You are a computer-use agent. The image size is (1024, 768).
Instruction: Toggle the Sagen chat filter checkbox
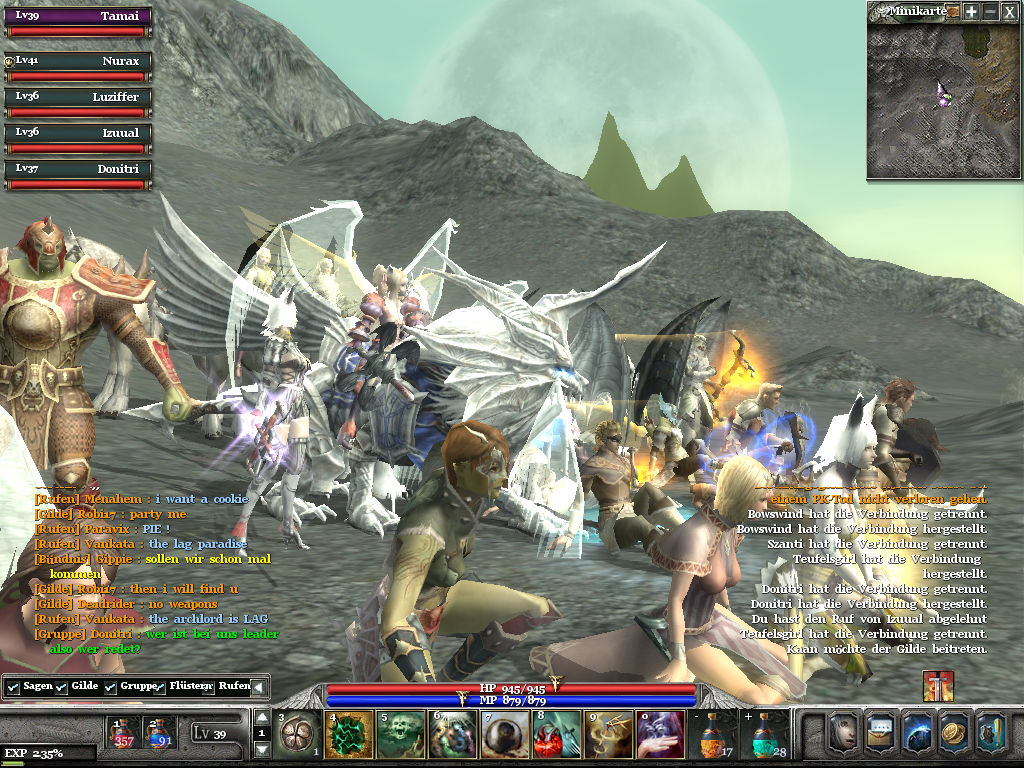pos(13,688)
